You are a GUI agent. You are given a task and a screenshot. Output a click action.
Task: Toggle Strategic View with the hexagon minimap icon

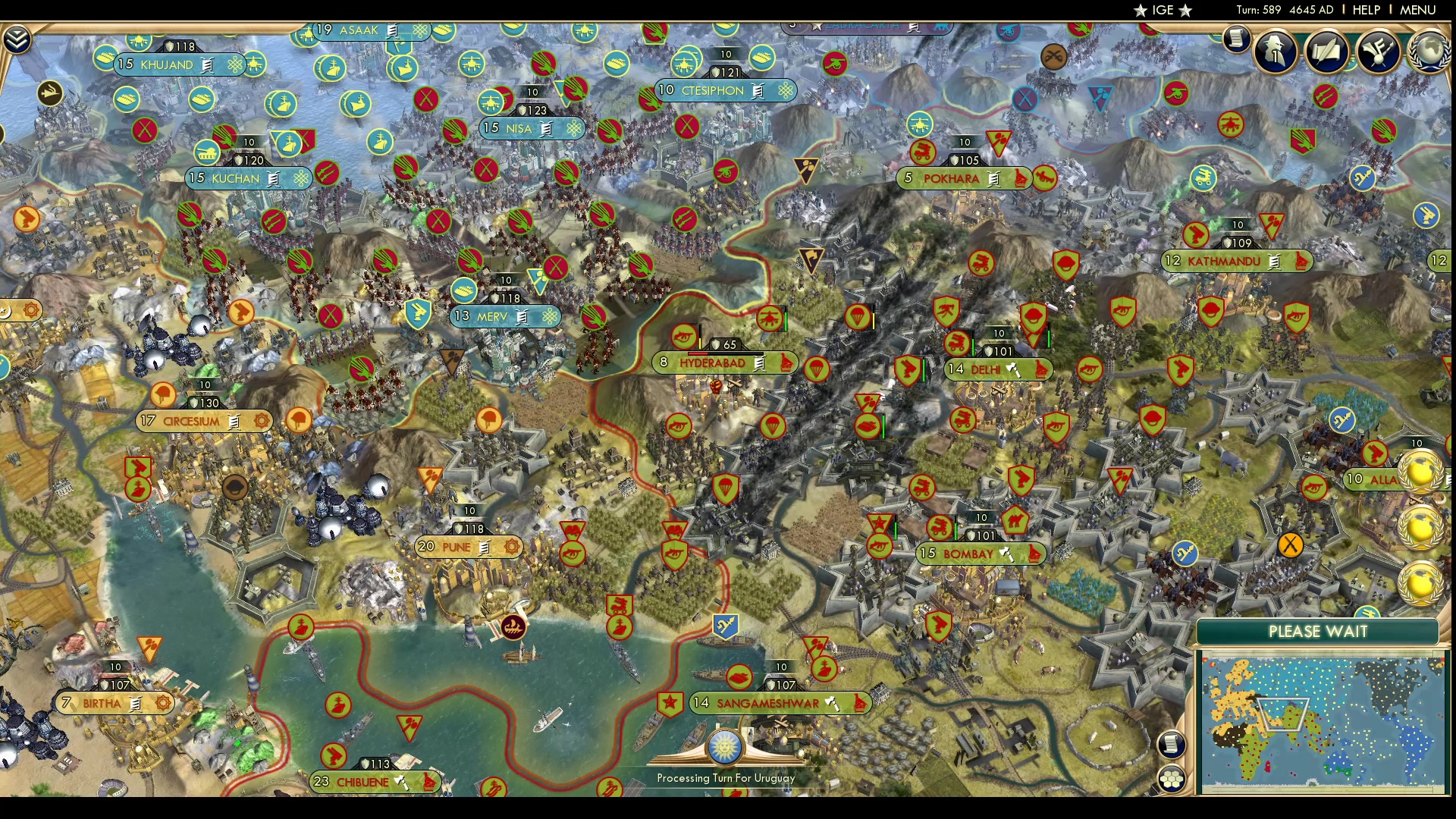(x=1172, y=777)
